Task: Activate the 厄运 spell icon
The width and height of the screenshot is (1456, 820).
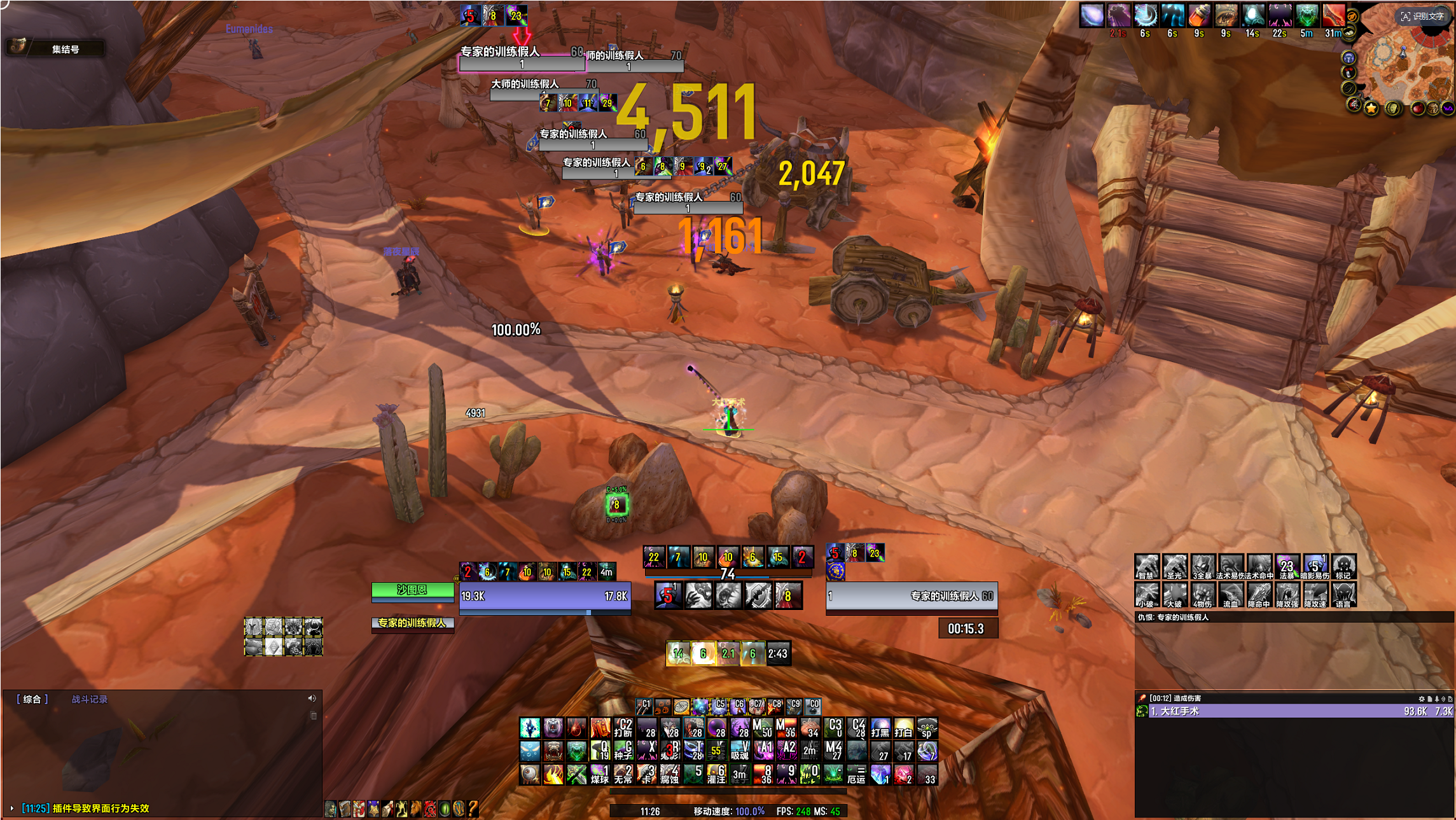Action: click(x=856, y=774)
